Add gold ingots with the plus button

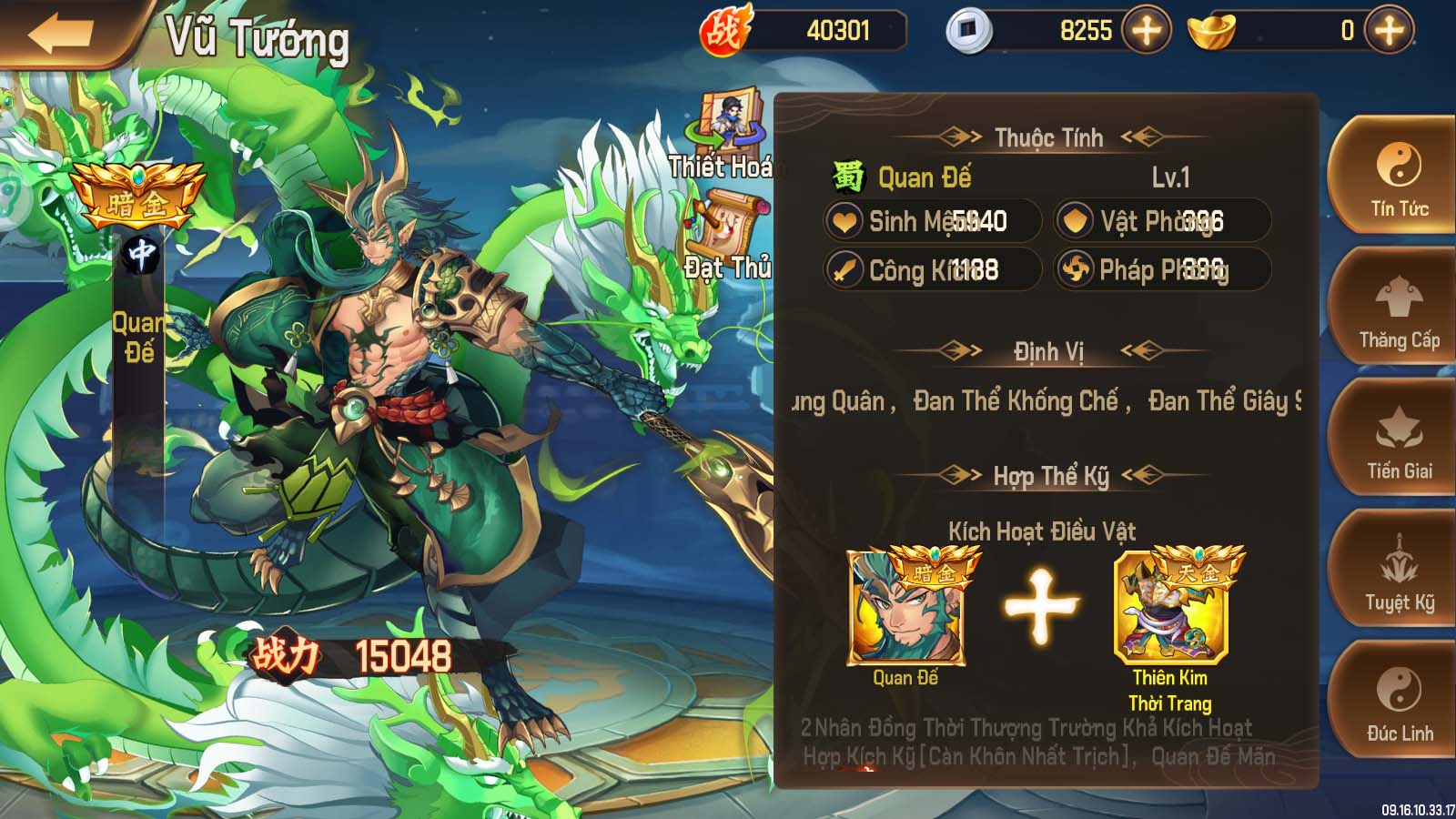pos(1389,30)
